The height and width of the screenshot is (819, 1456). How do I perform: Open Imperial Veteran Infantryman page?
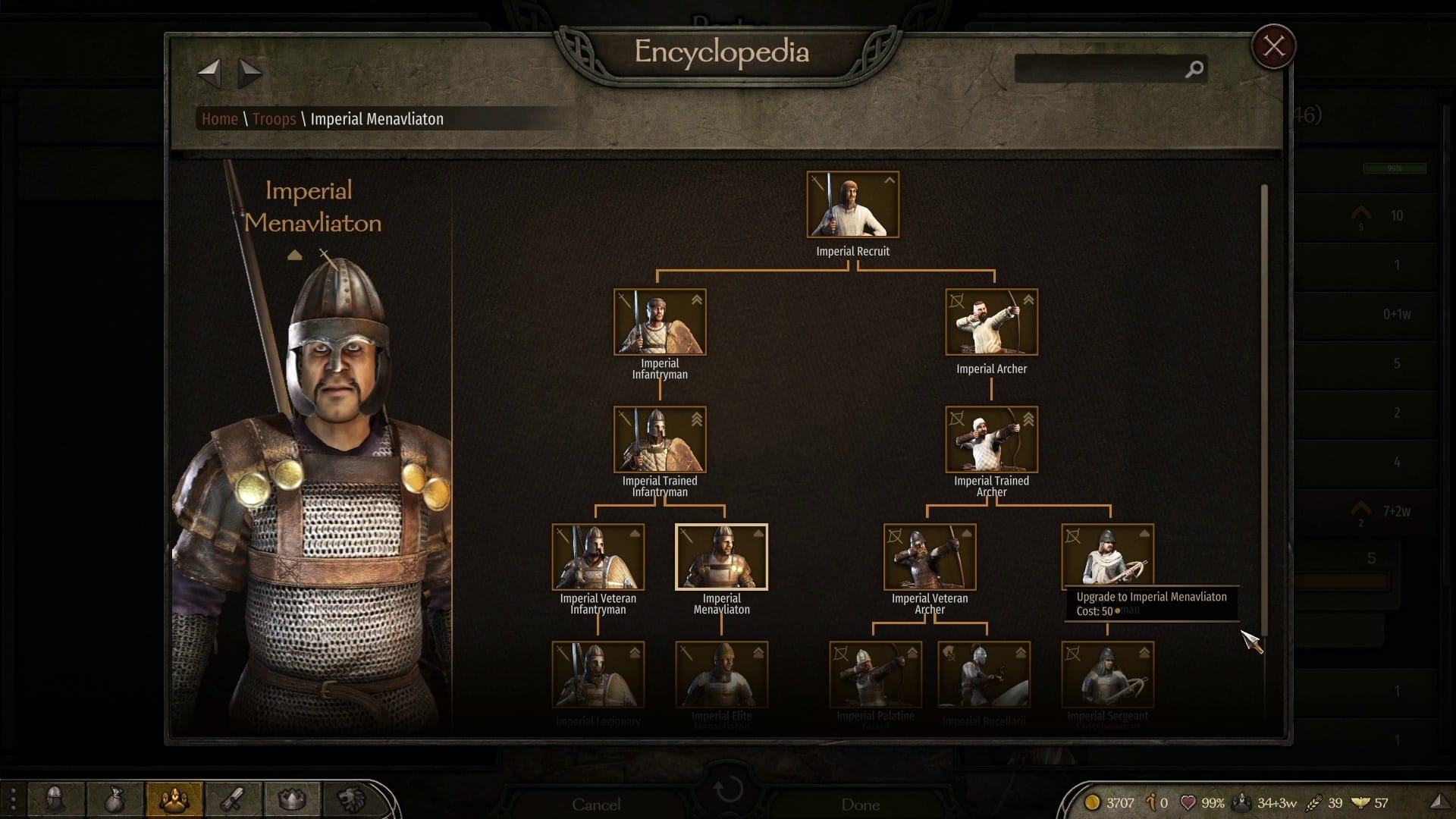click(x=598, y=557)
